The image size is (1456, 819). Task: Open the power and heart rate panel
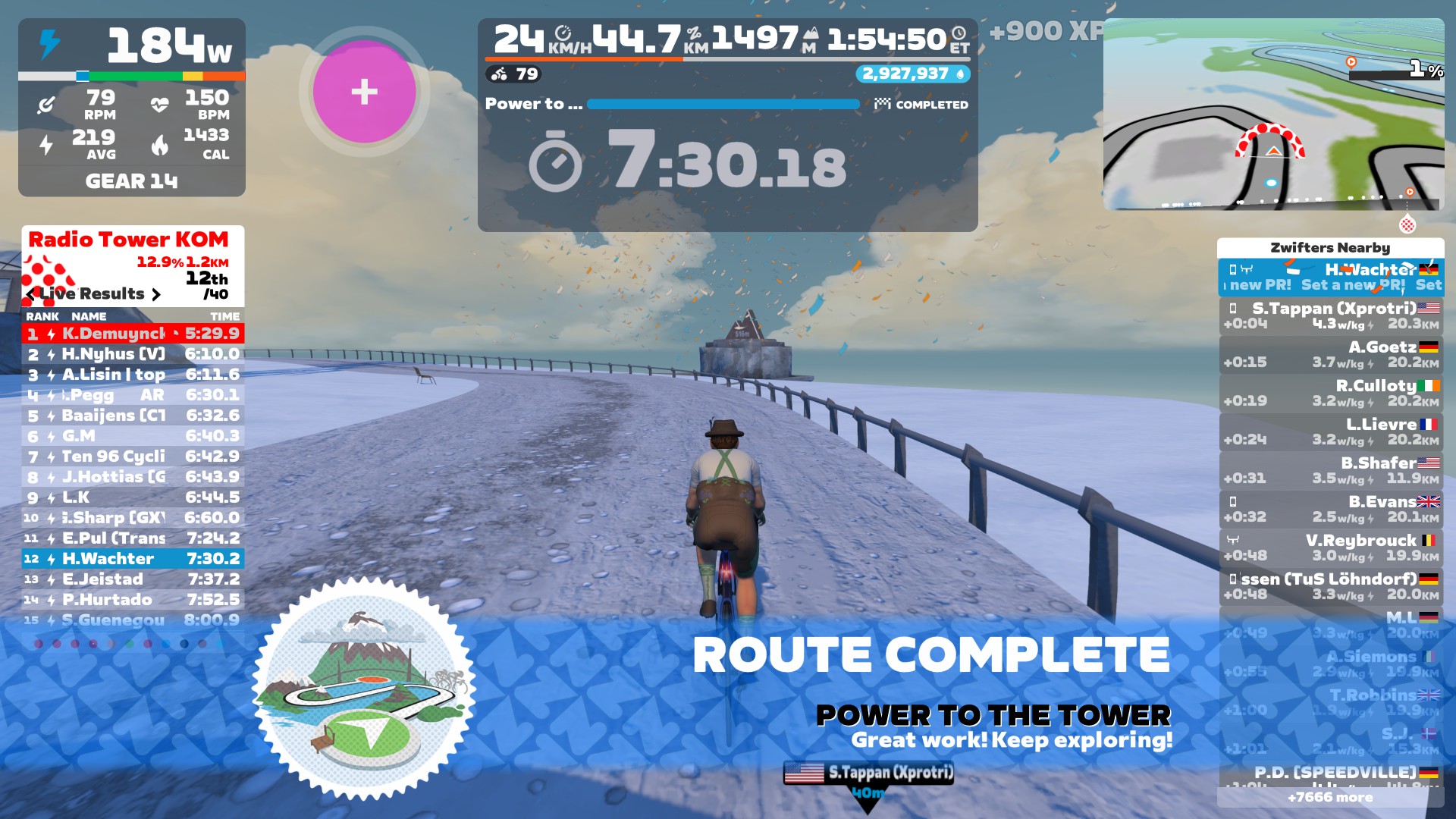(132, 107)
